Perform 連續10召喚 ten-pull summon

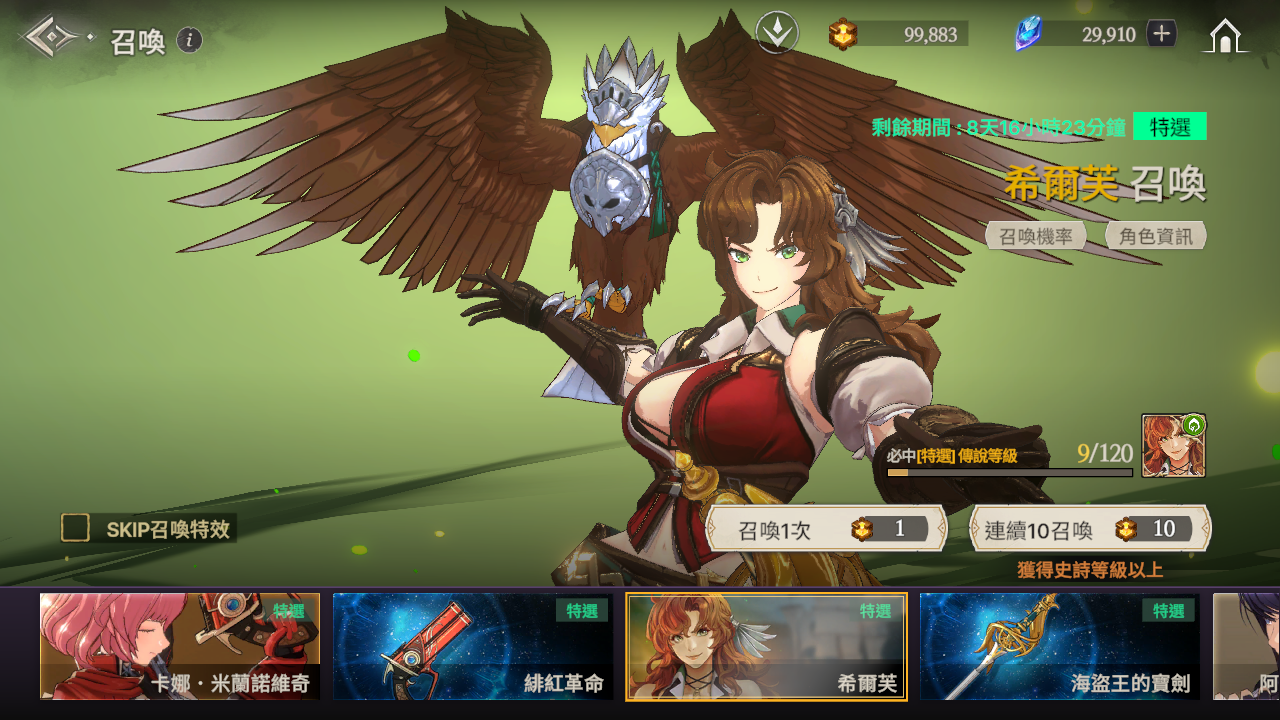(x=1090, y=529)
